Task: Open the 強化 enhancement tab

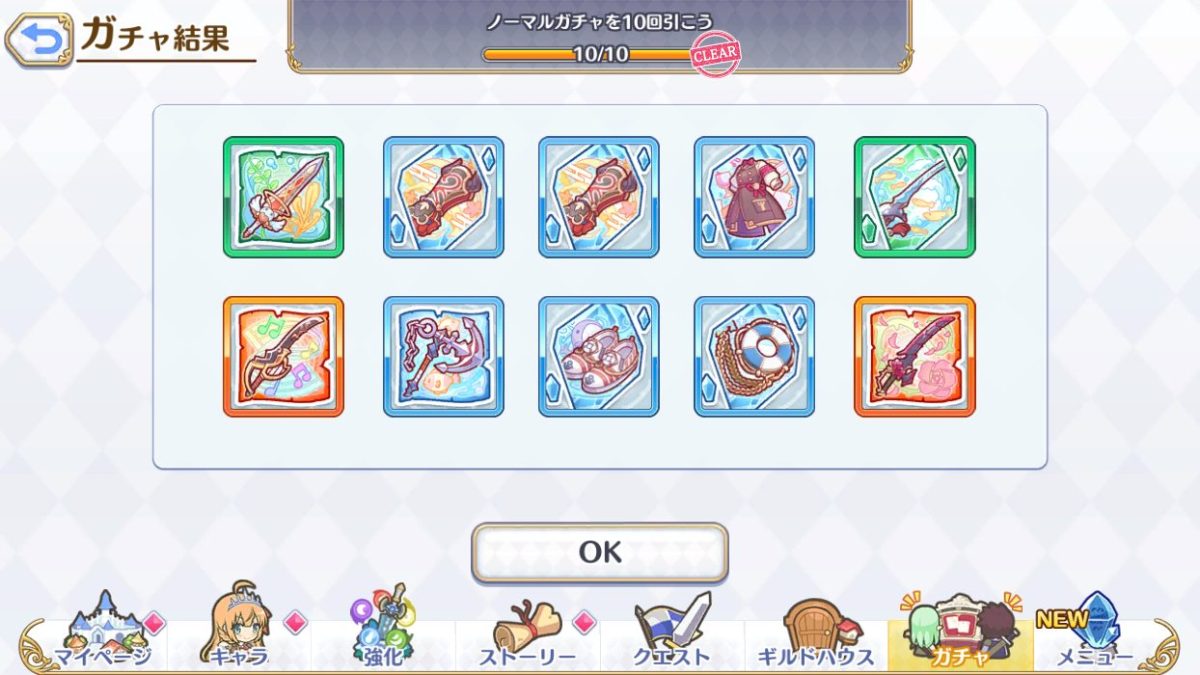Action: click(383, 630)
